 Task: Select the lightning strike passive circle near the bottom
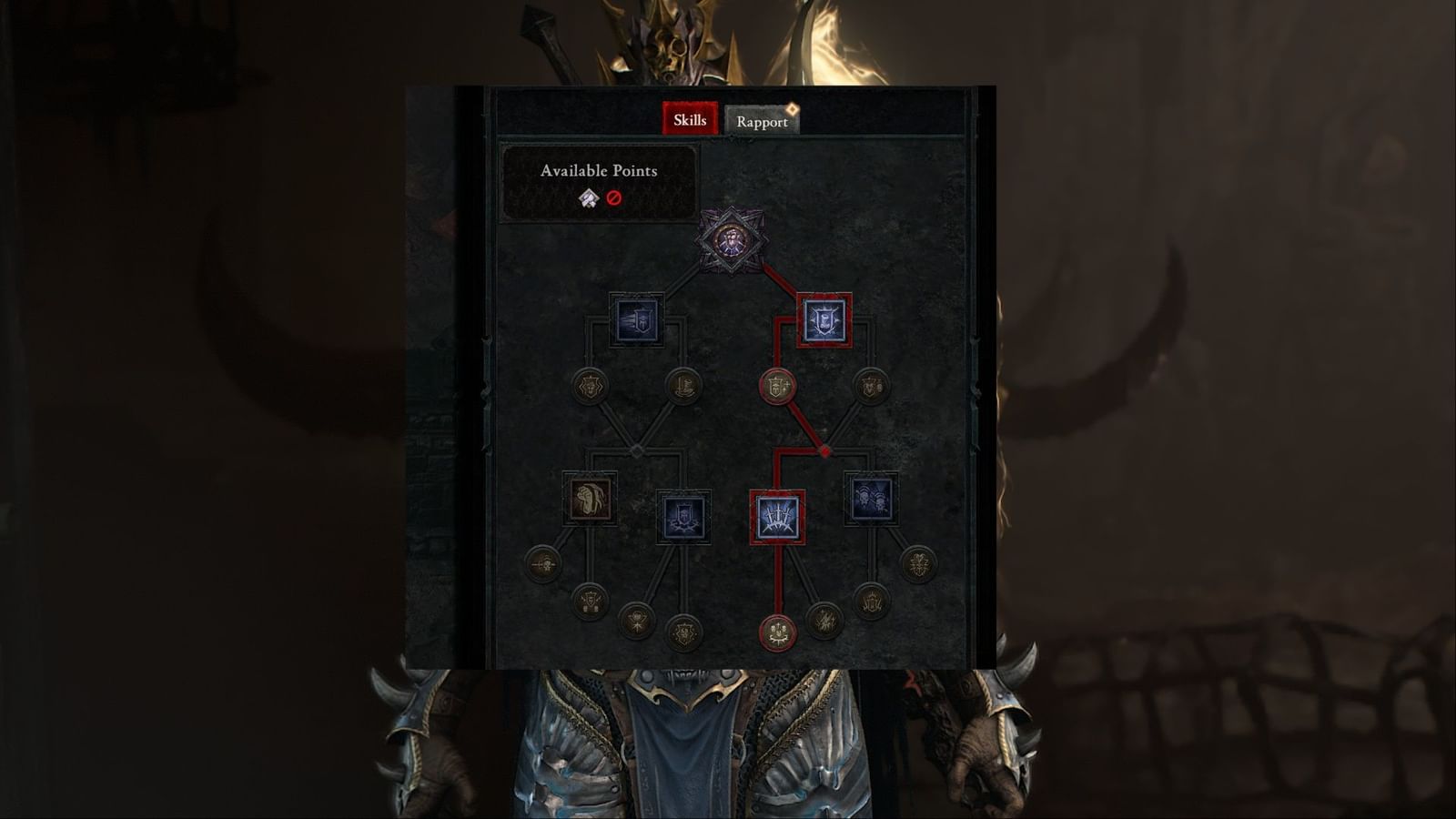[x=826, y=622]
